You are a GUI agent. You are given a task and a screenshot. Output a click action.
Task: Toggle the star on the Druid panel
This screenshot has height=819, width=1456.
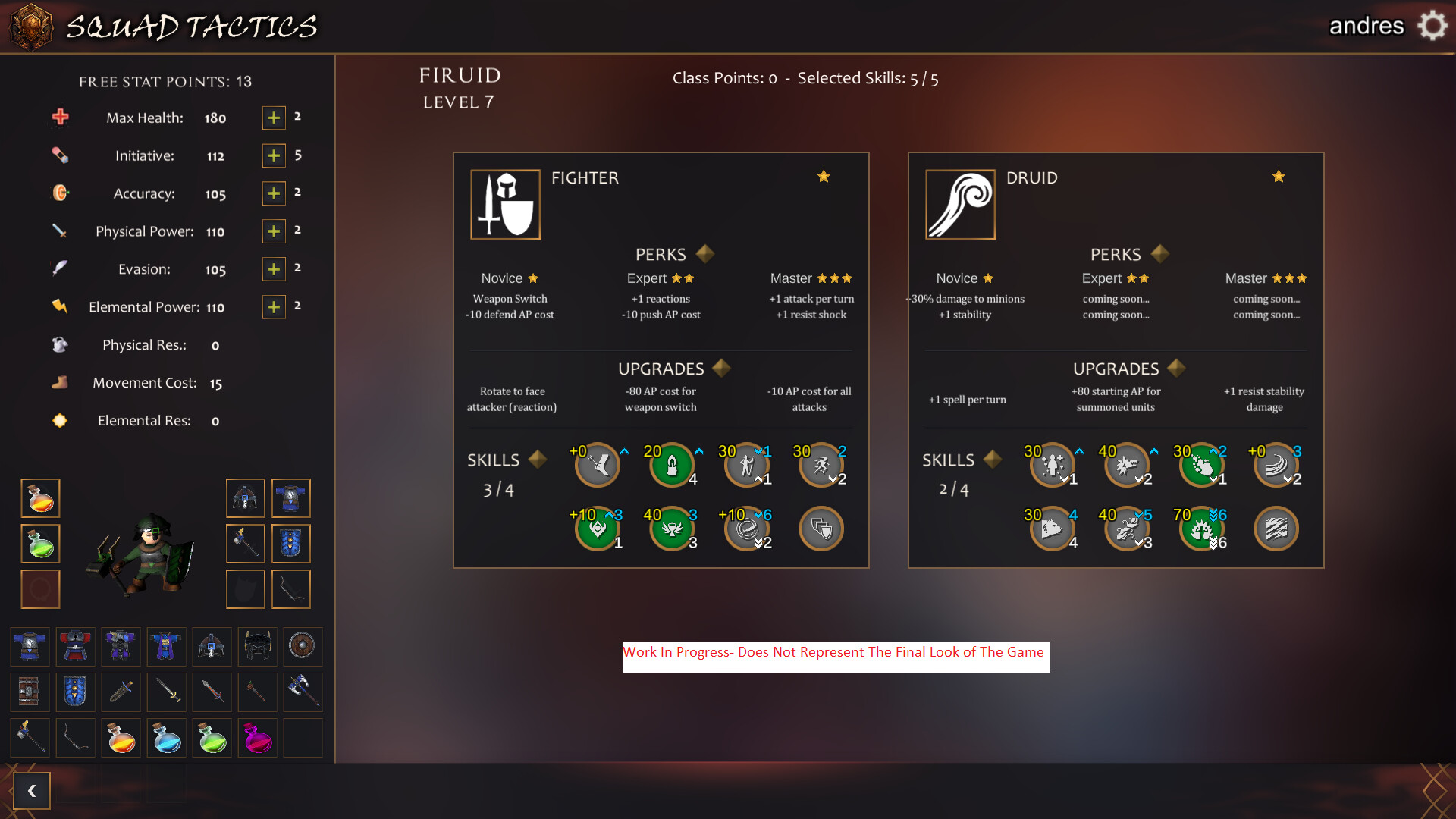pyautogui.click(x=1279, y=176)
